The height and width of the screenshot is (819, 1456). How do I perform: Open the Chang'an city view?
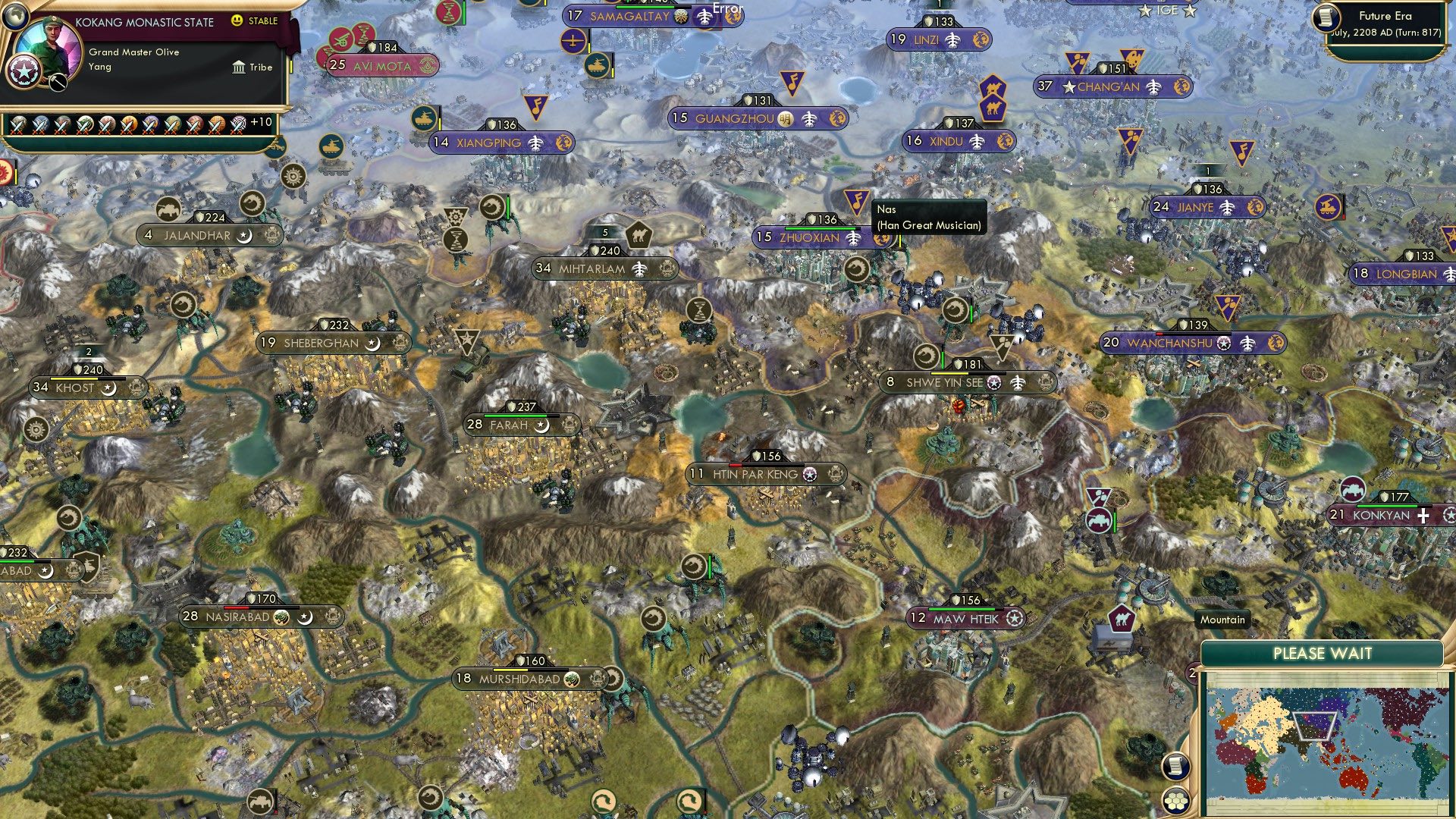[1107, 87]
